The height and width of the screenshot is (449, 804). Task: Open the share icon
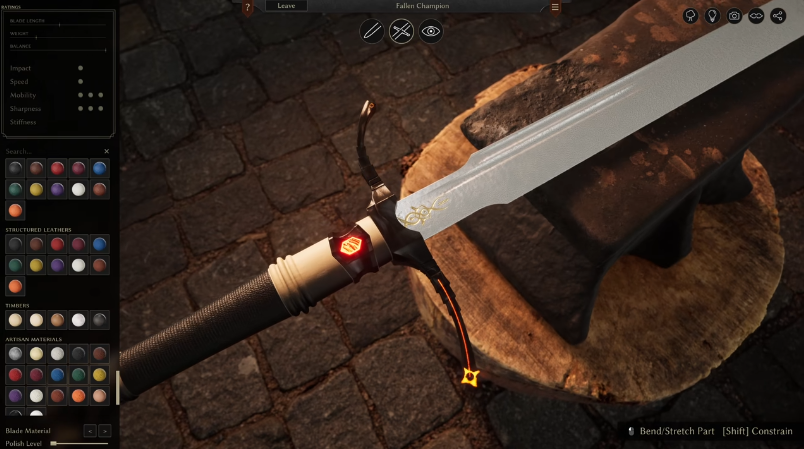[x=778, y=16]
